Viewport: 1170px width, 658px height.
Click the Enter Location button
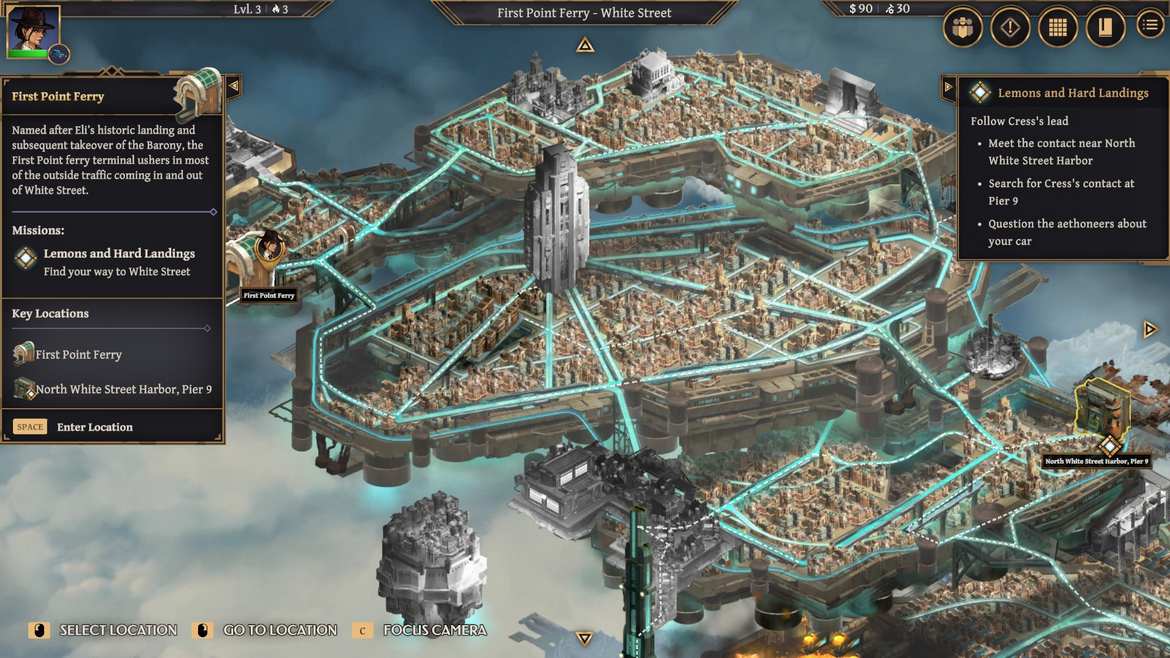94,427
